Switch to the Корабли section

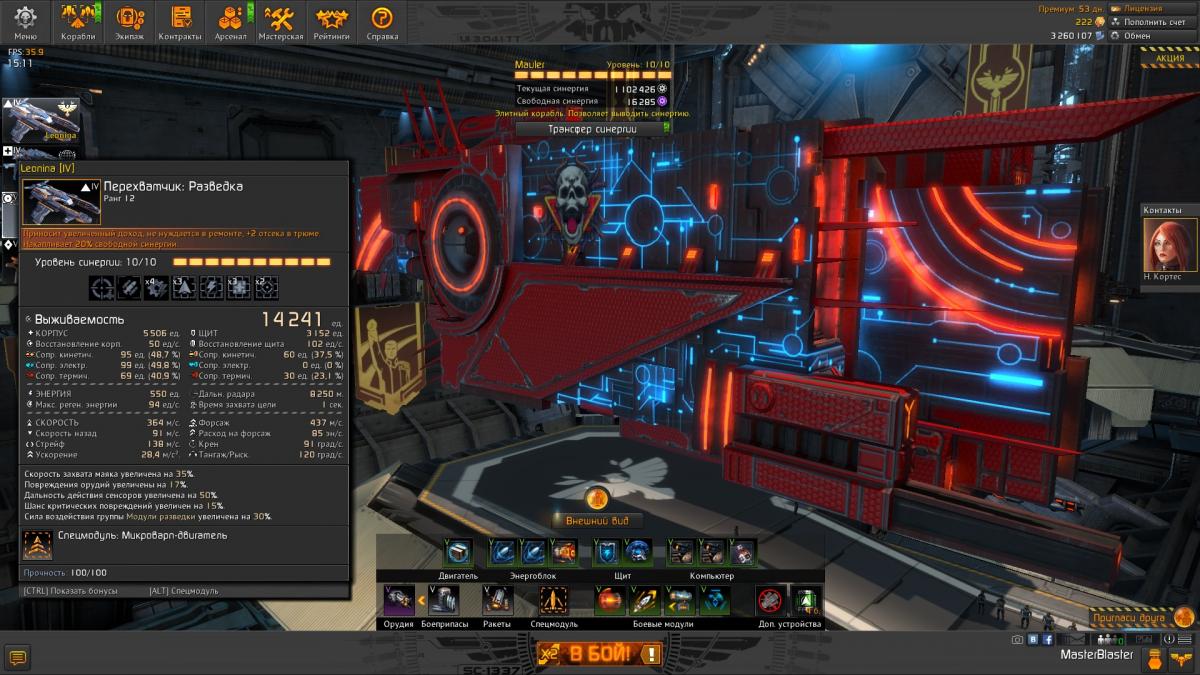78,22
